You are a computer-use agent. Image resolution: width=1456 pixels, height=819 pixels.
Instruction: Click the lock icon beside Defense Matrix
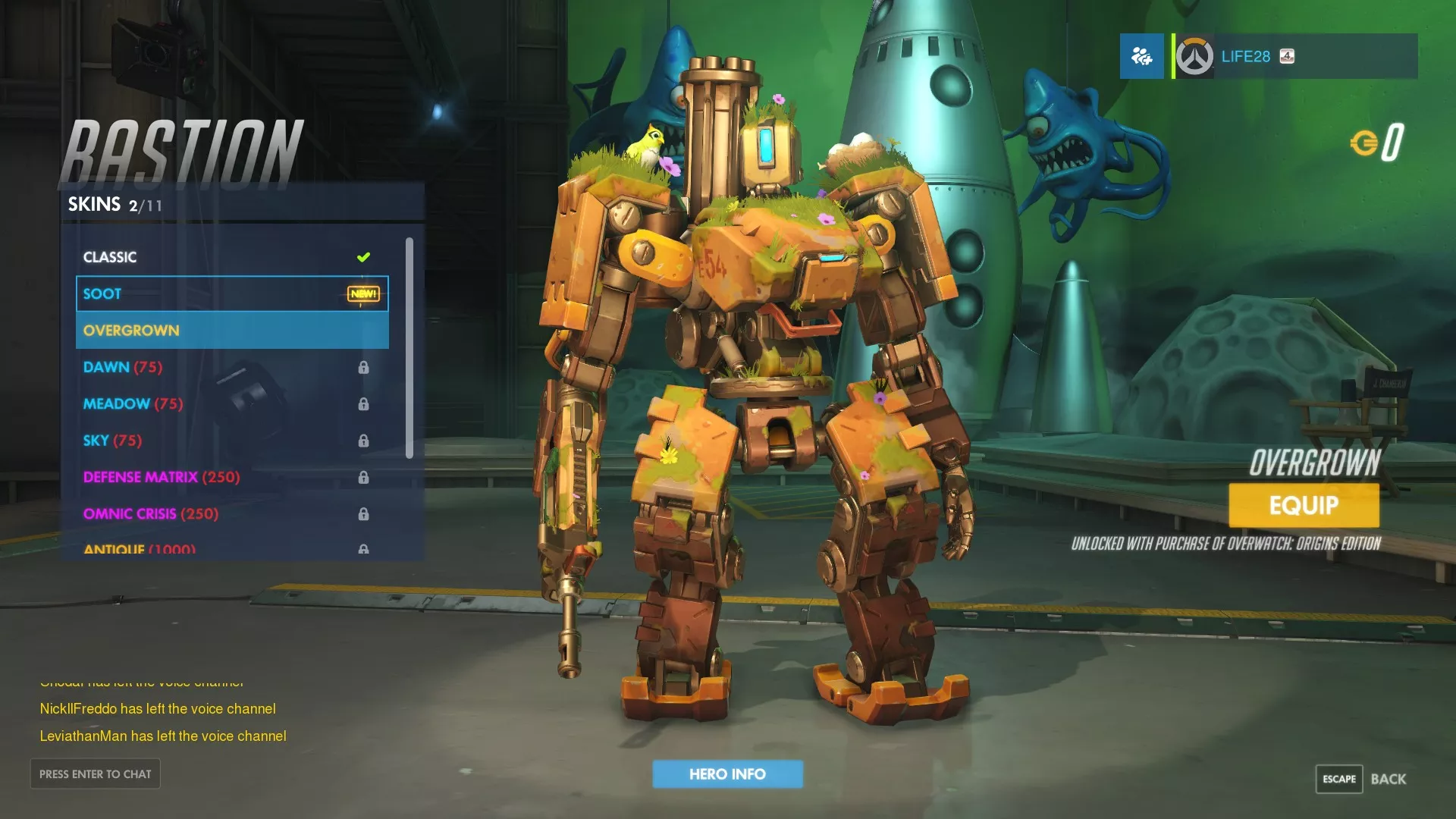tap(364, 477)
